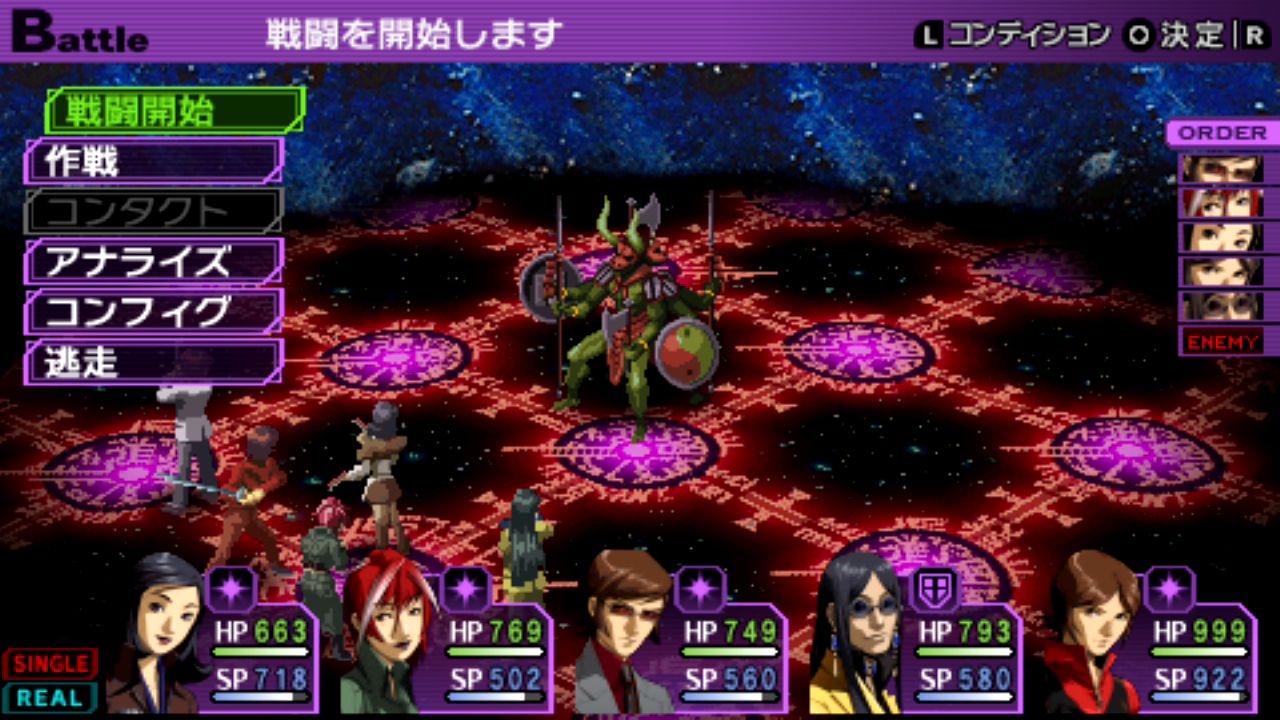Choose the greyed-out コンタクト option
The image size is (1280, 720).
point(154,211)
